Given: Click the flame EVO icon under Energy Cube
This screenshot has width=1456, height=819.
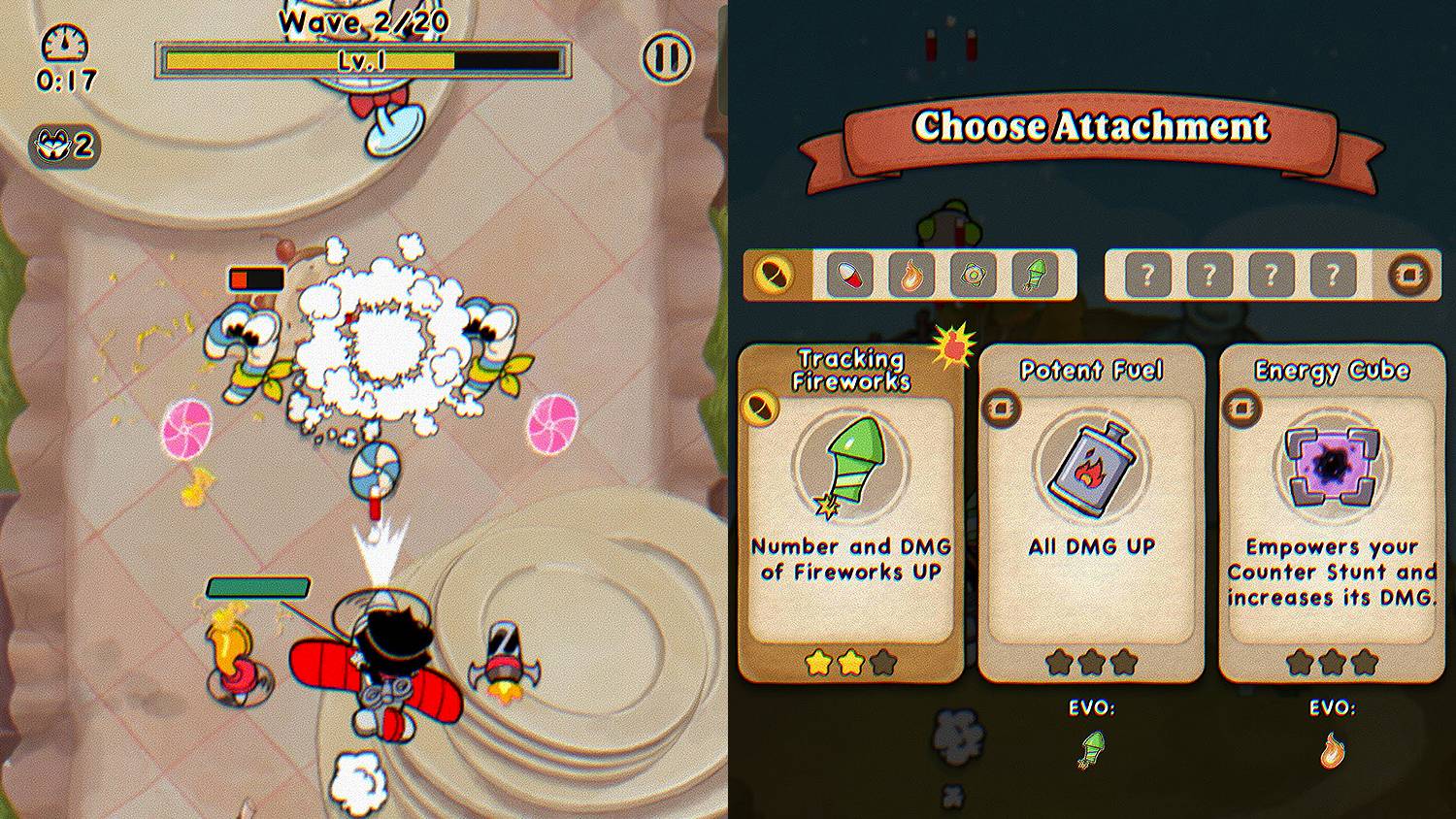Looking at the screenshot, I should [x=1332, y=750].
